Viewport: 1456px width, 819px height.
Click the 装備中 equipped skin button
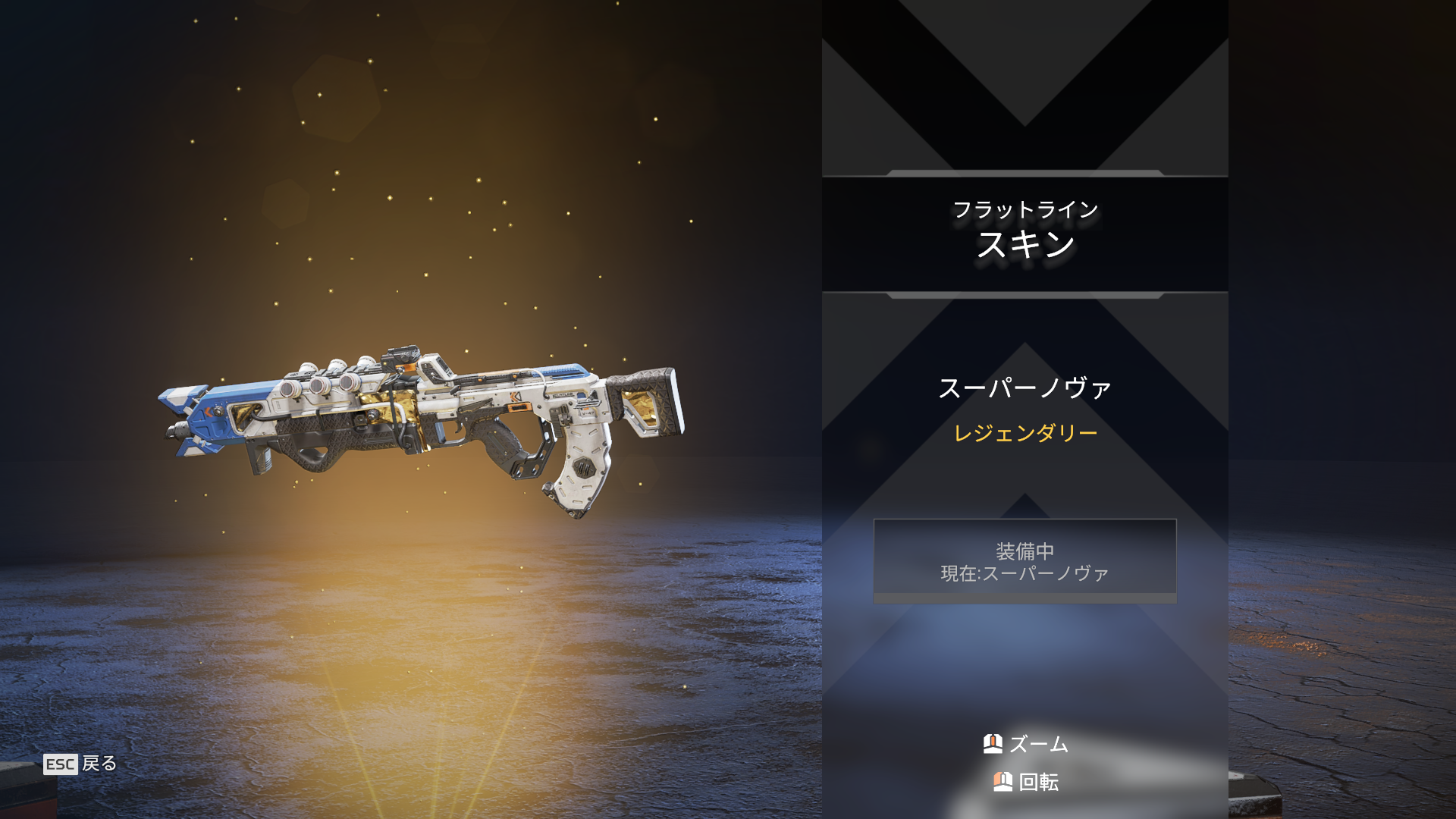(1025, 561)
